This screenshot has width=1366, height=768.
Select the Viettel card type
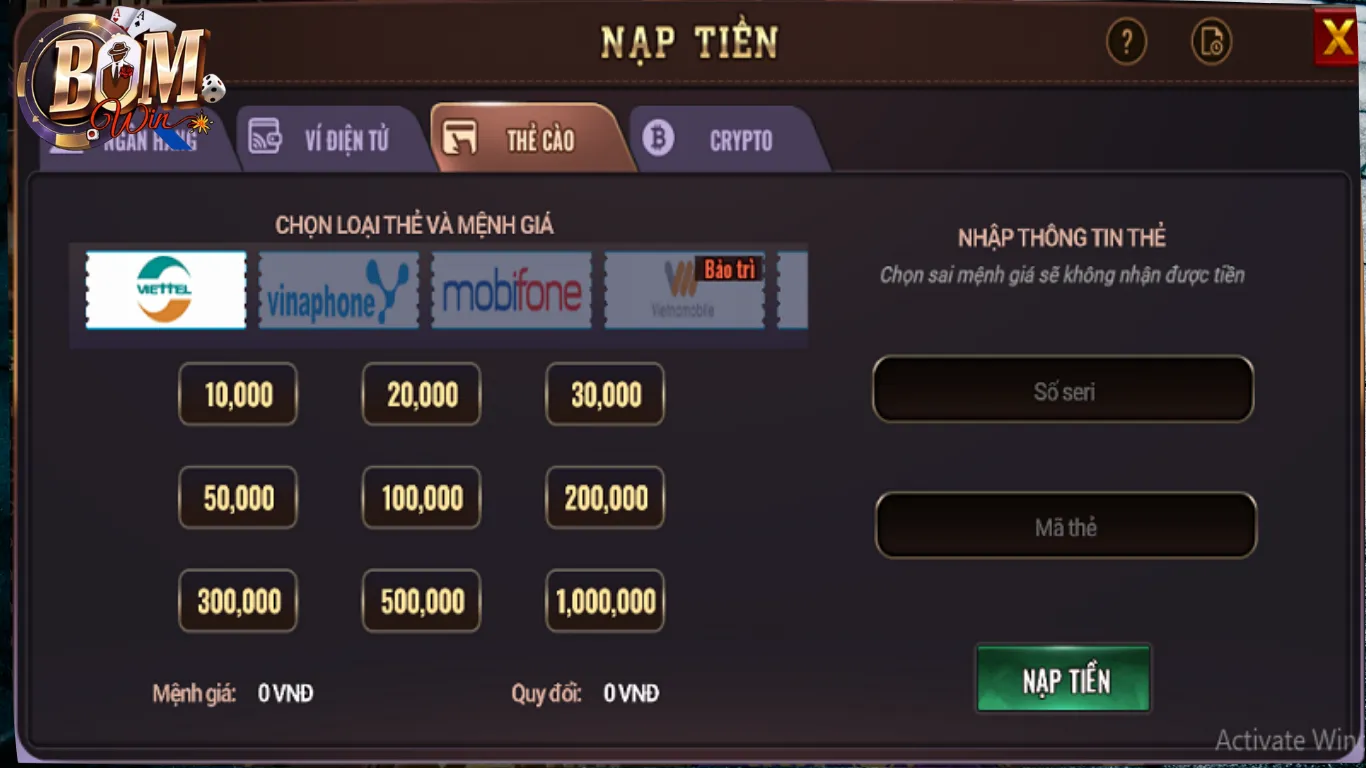coord(165,291)
